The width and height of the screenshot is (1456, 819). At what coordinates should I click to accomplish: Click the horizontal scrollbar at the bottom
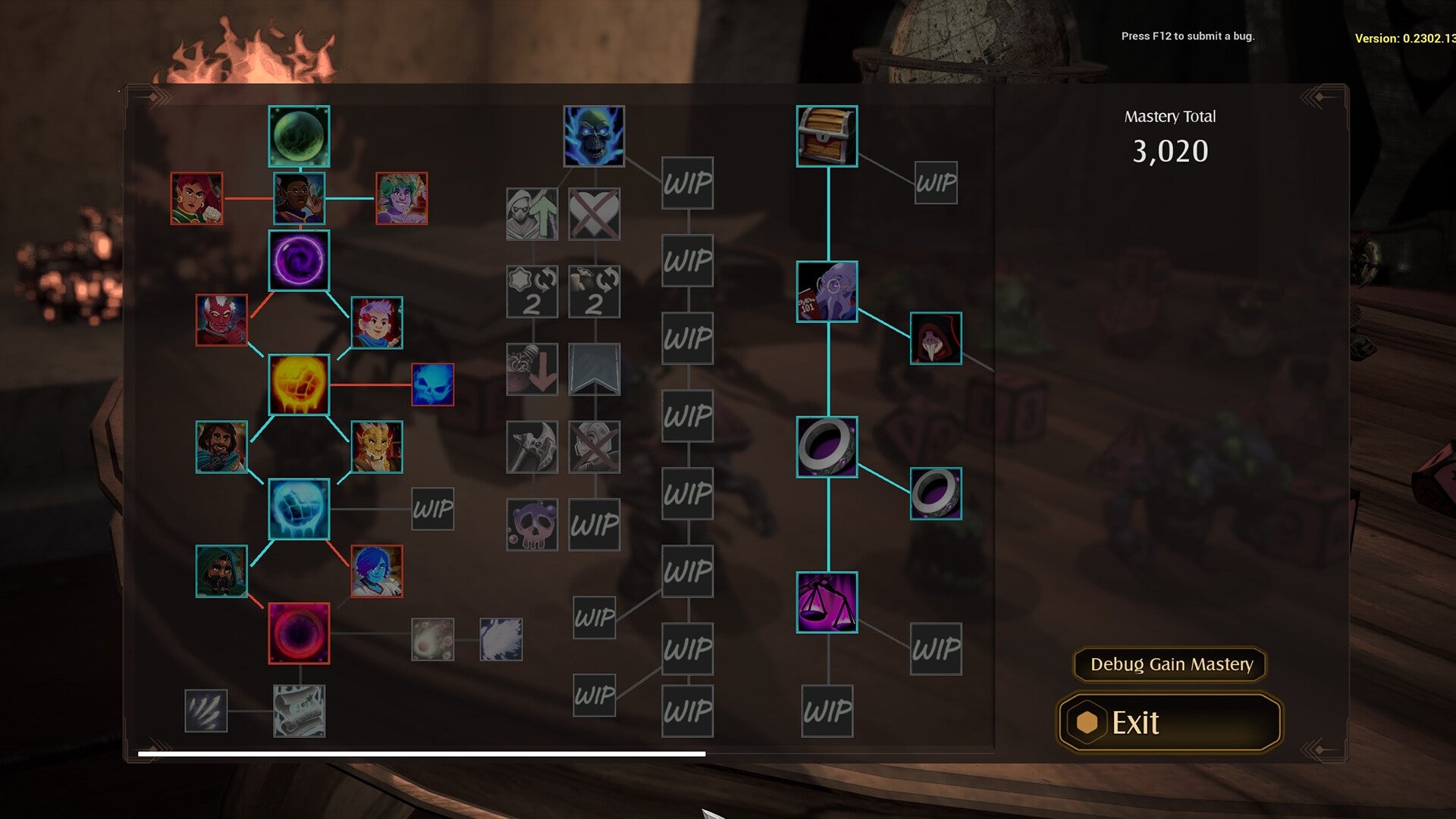point(421,752)
